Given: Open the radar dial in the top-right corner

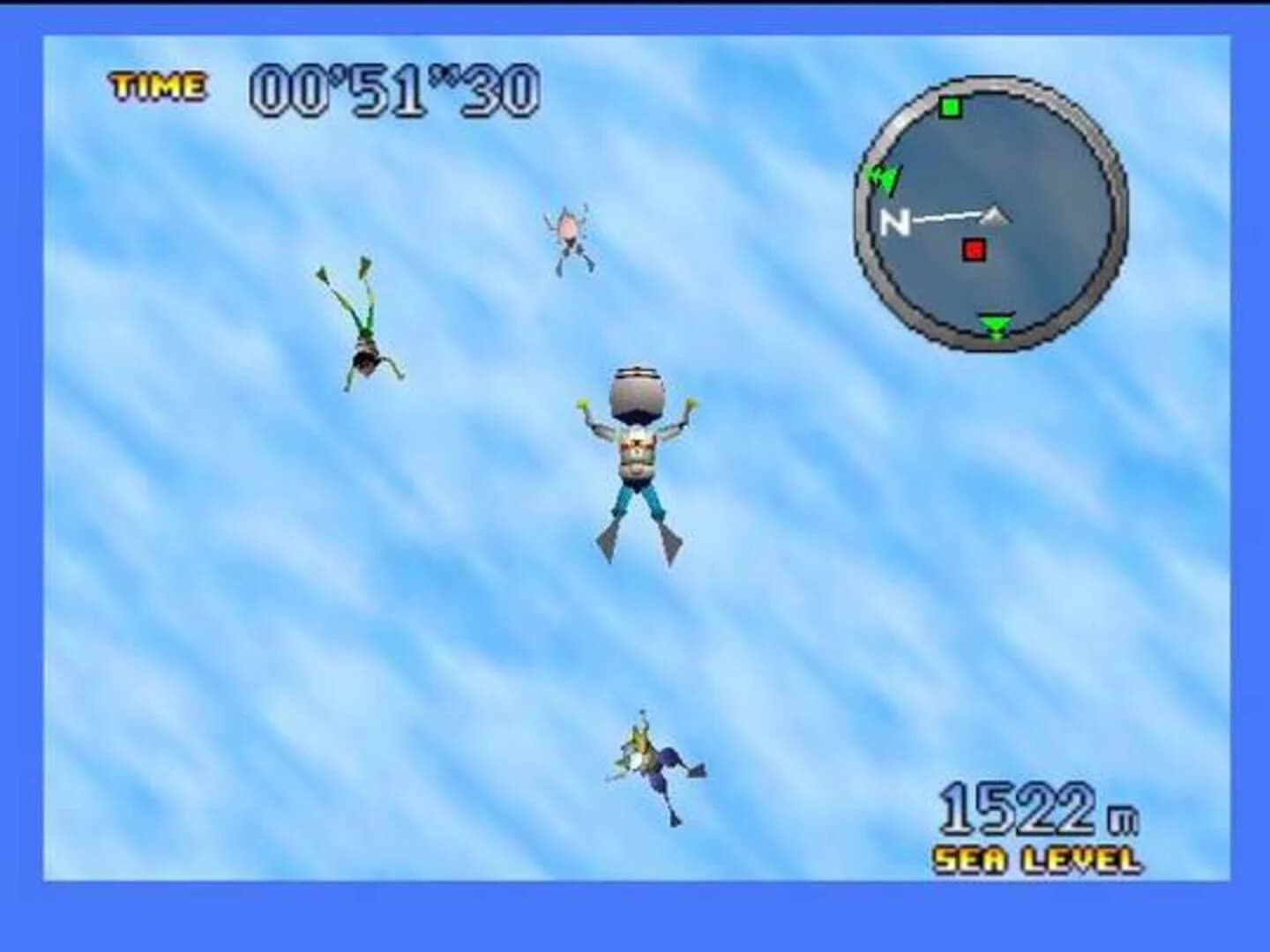Looking at the screenshot, I should click(x=992, y=212).
